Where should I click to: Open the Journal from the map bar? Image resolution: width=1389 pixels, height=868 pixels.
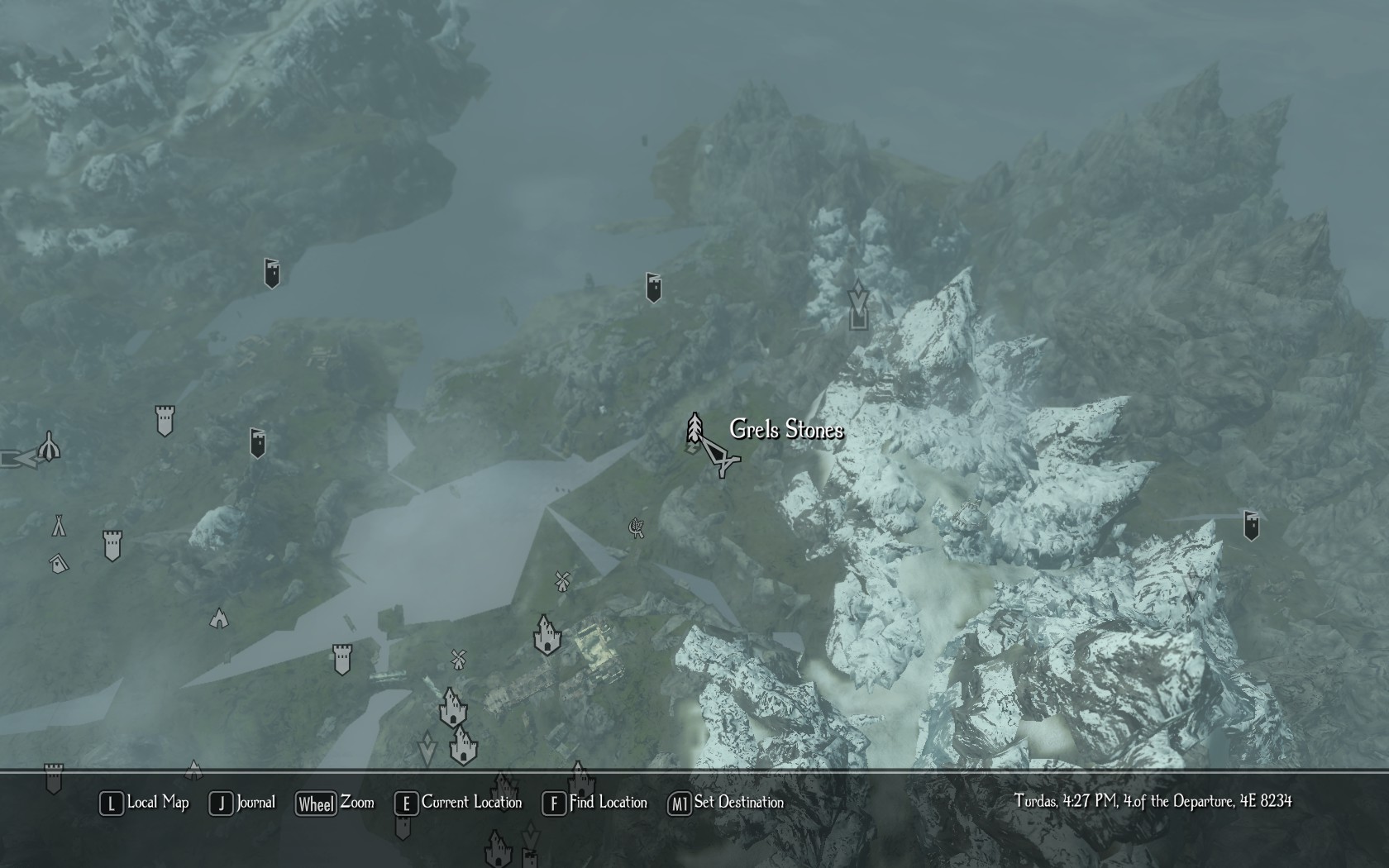(243, 803)
